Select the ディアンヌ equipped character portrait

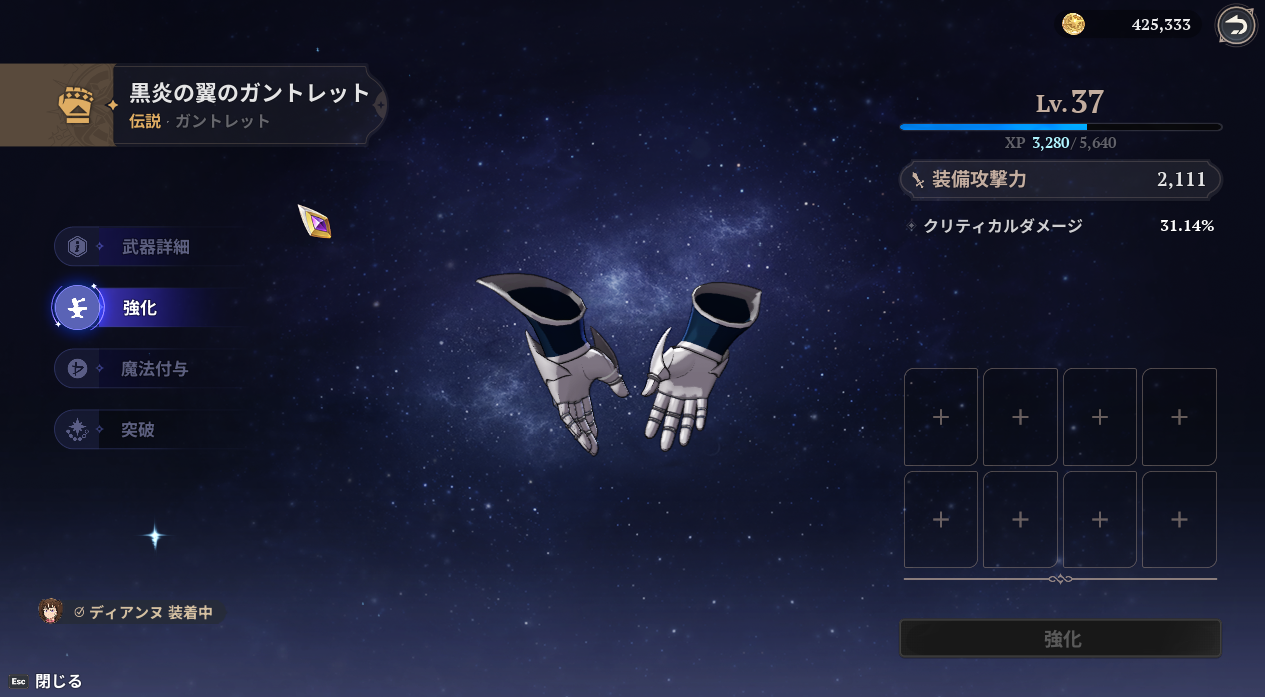pos(50,611)
